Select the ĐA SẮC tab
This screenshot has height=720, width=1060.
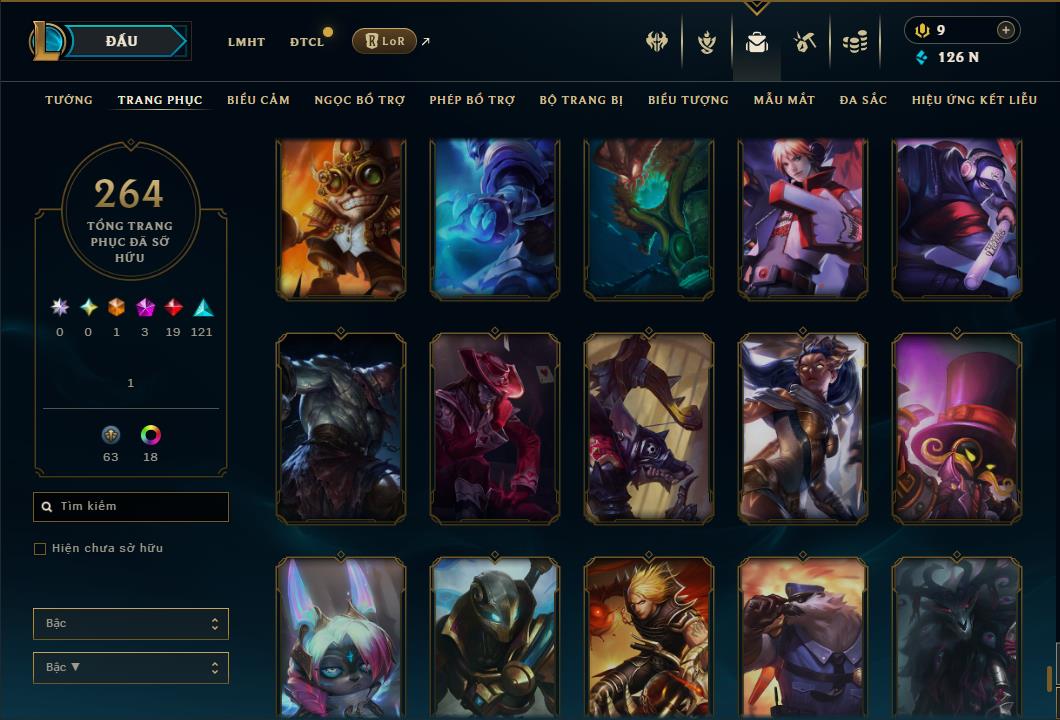863,100
